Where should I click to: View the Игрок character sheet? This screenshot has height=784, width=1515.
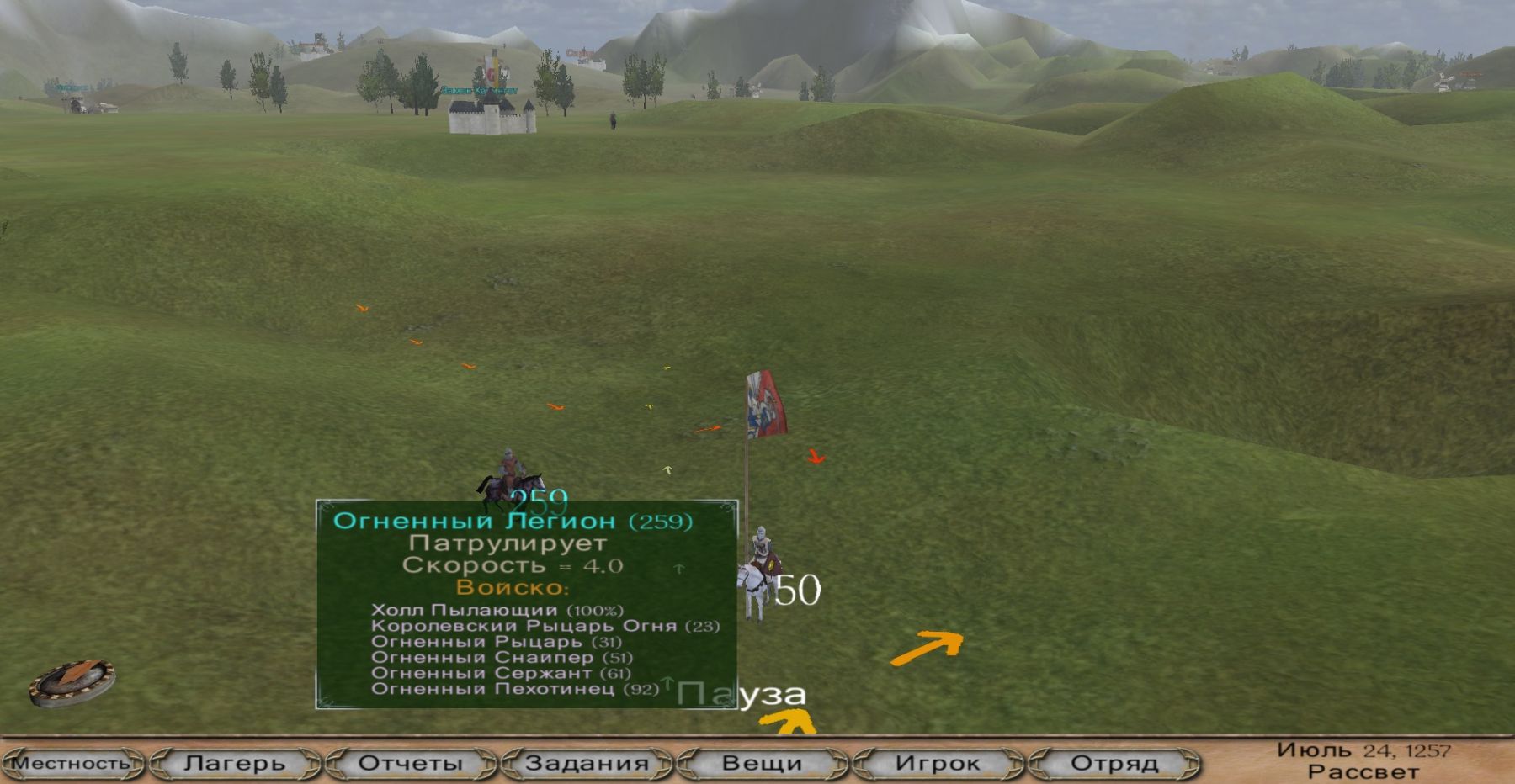[938, 763]
